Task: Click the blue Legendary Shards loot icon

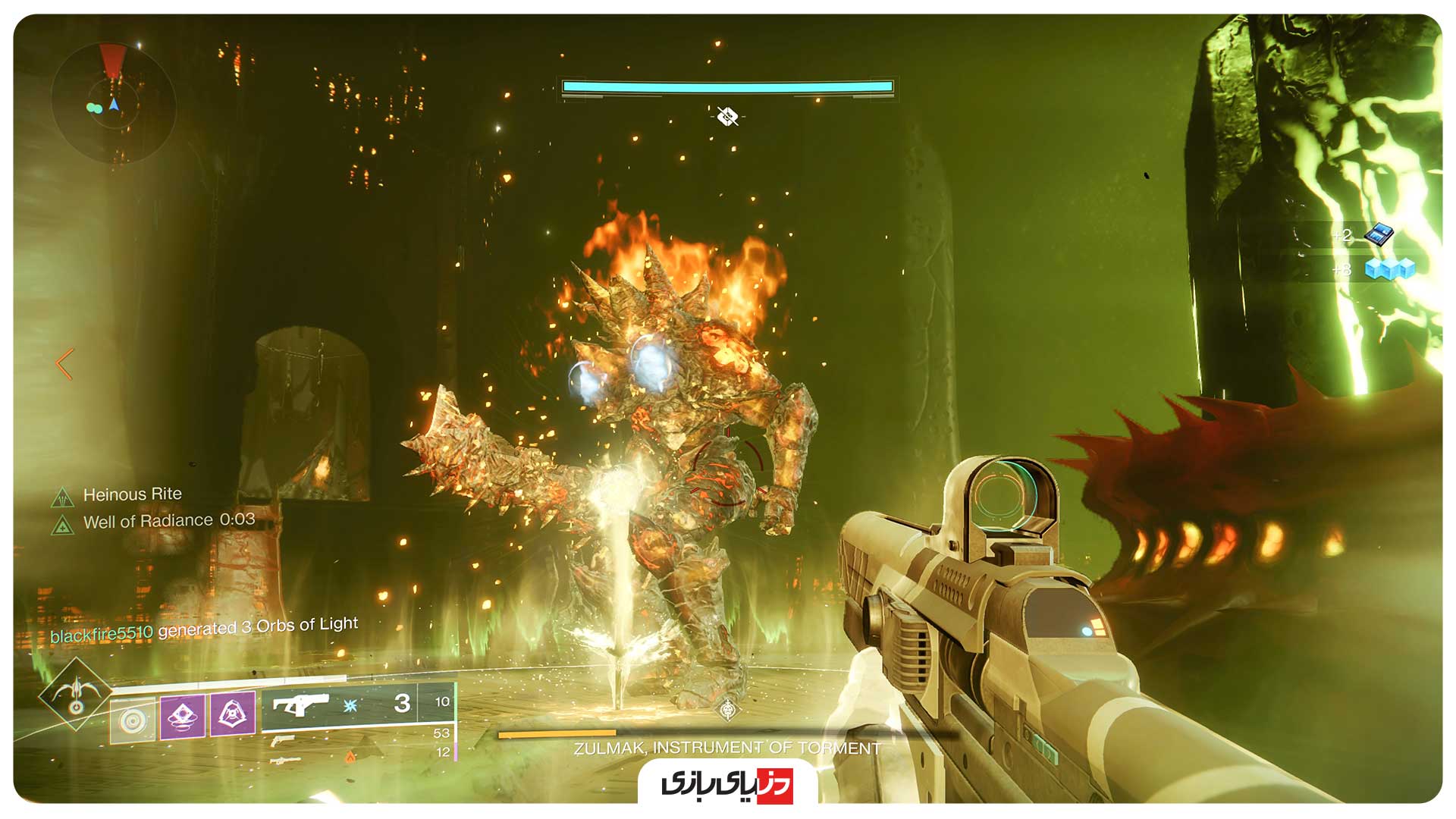Action: 1378,235
